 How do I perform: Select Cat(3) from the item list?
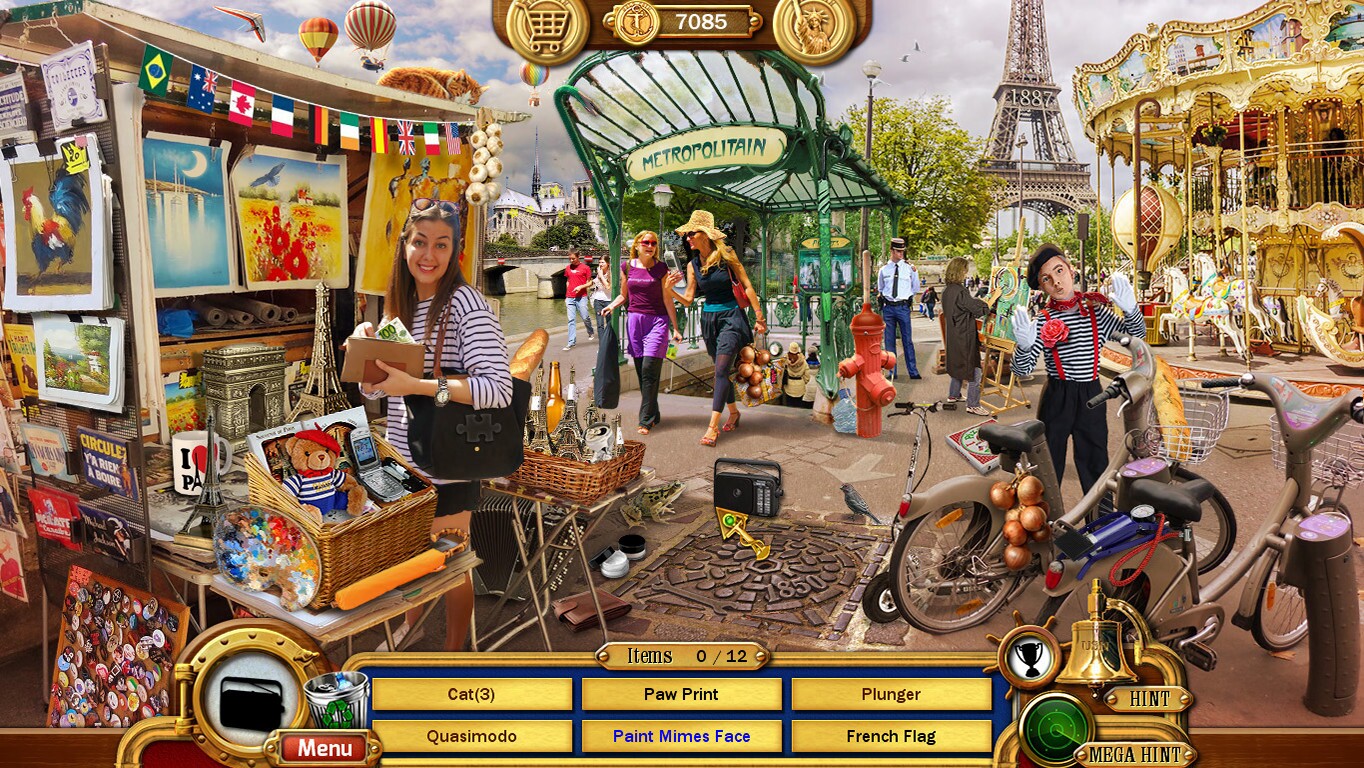pos(472,694)
